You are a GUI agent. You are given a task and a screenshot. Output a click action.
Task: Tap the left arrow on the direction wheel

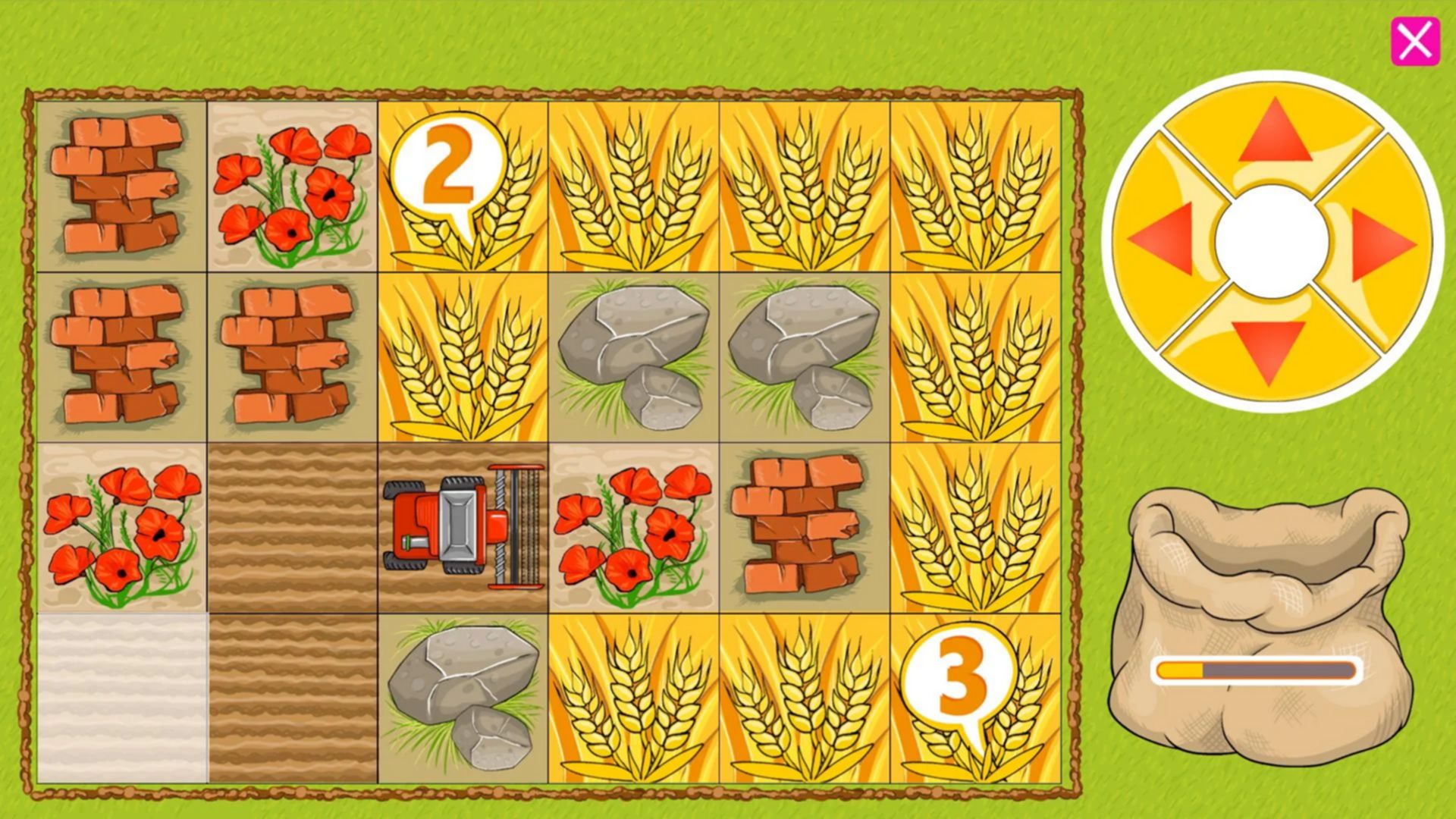1163,239
